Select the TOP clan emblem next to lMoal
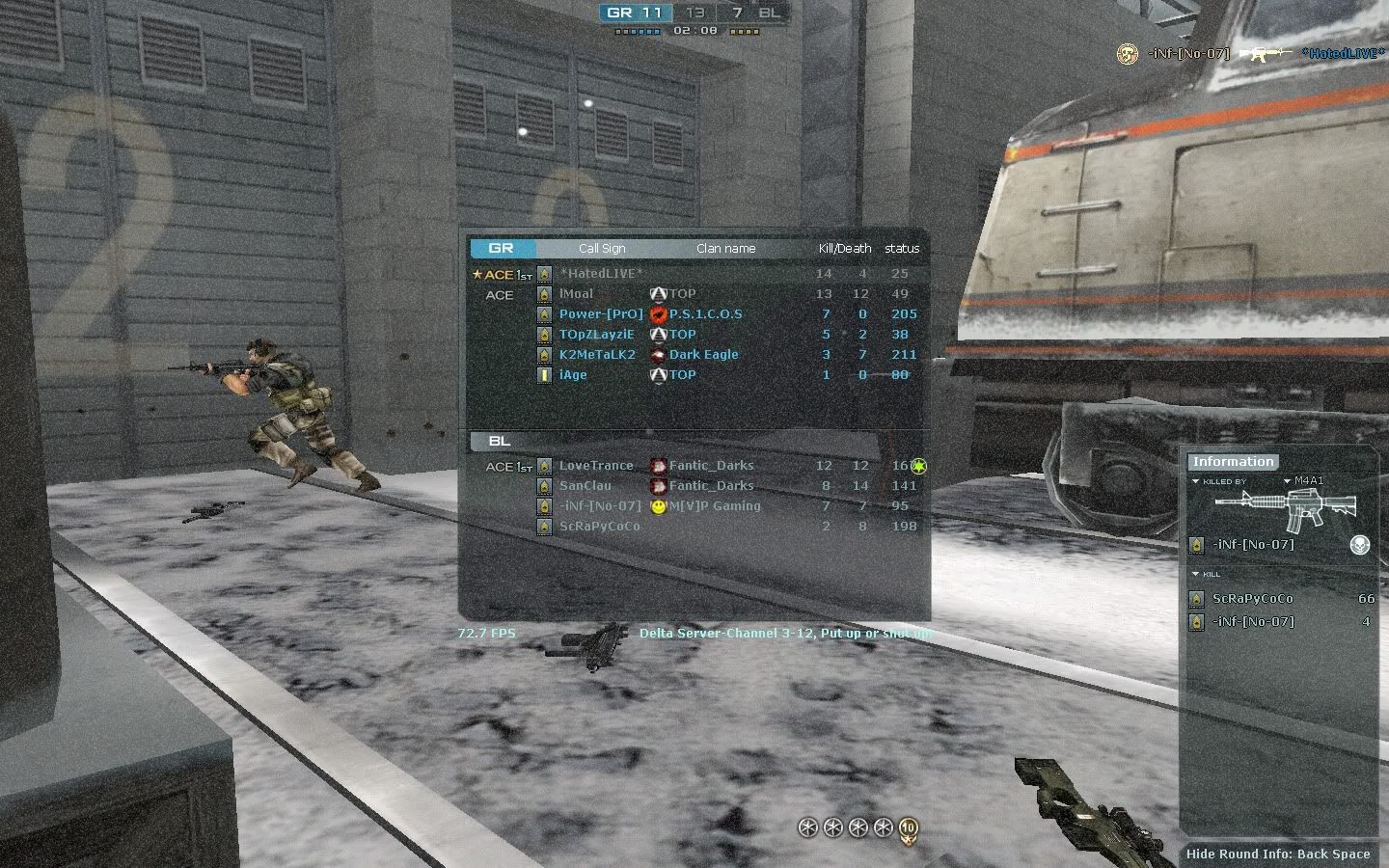The height and width of the screenshot is (868, 1389). pos(658,293)
